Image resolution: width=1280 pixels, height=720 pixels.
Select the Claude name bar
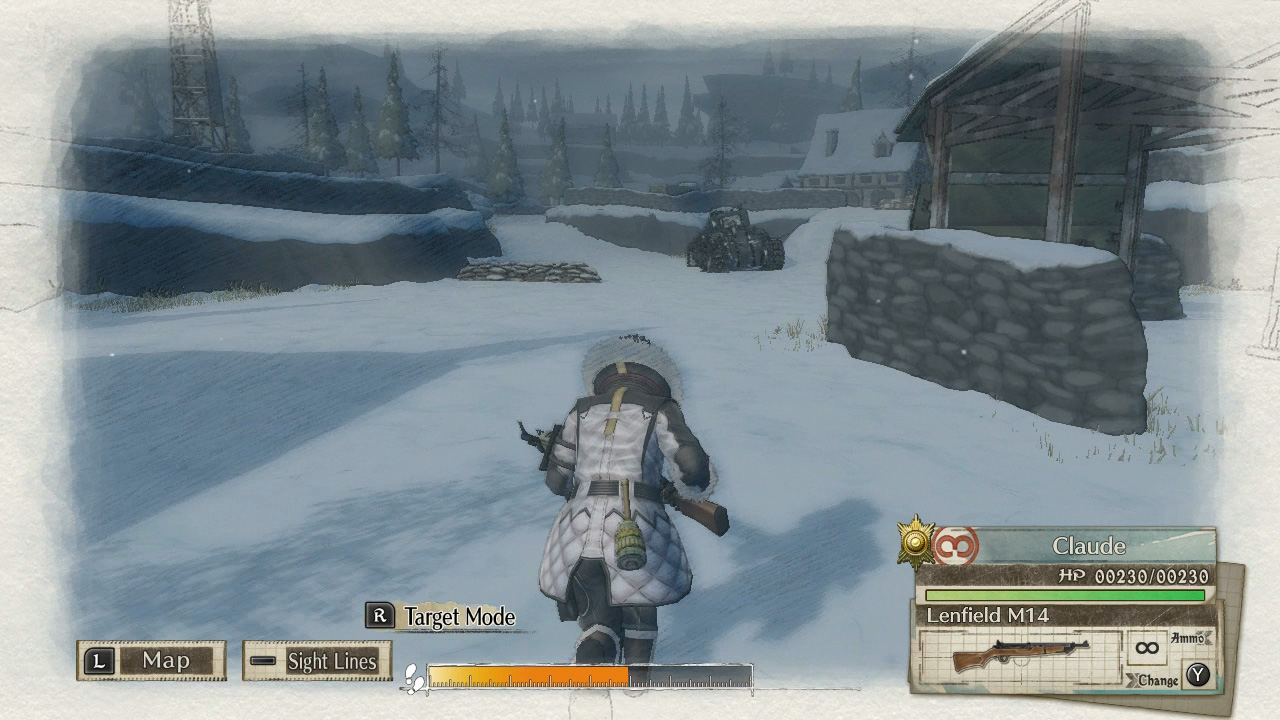click(1090, 546)
